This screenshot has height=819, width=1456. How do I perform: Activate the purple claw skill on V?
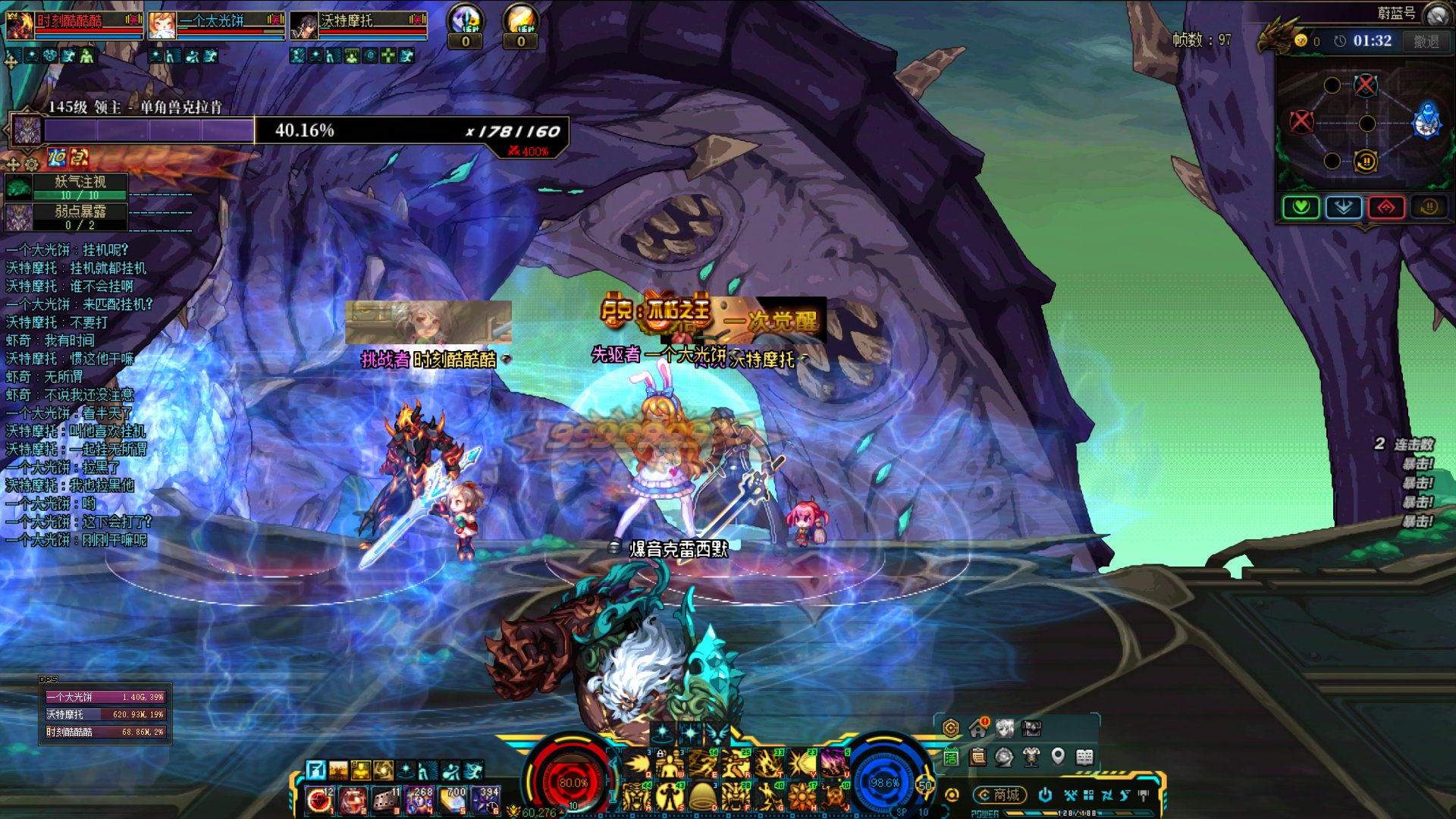point(833,764)
